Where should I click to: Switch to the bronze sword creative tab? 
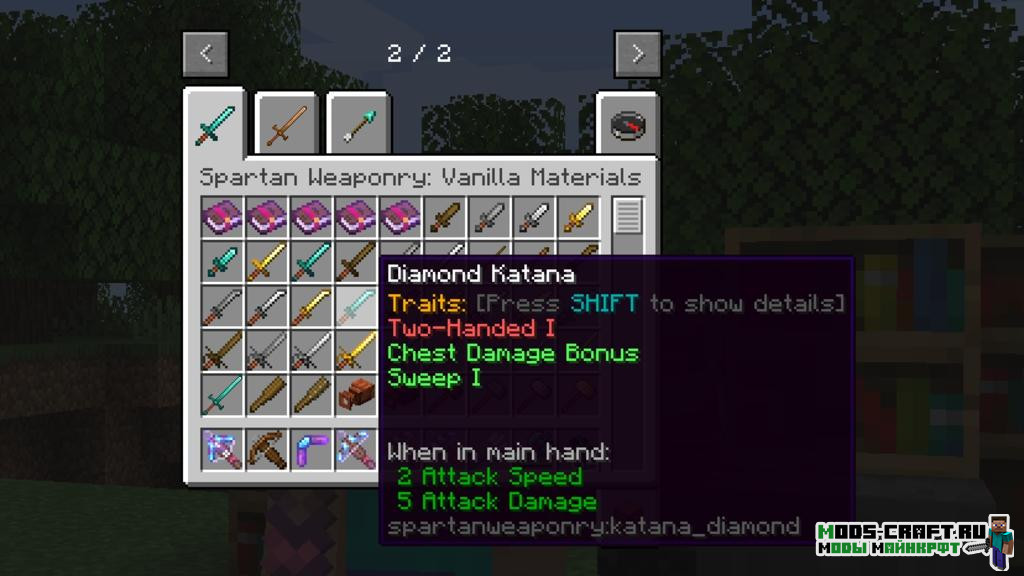(x=286, y=126)
